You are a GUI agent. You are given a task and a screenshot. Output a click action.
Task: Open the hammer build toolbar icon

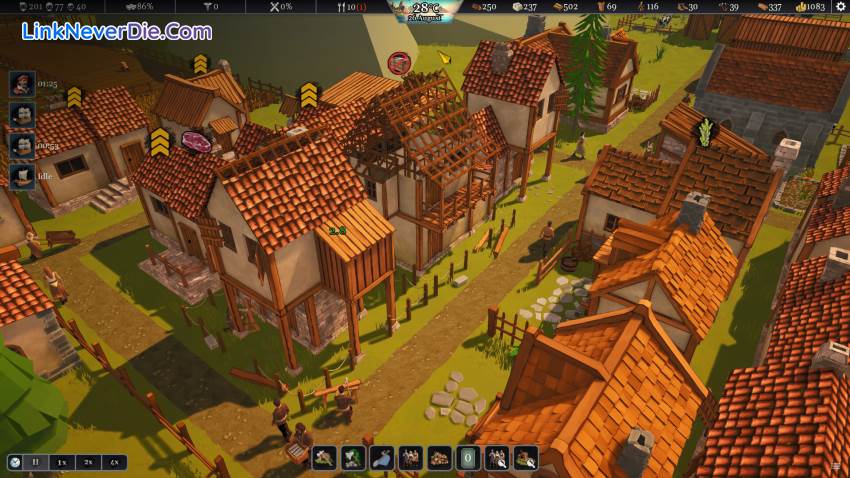pyautogui.click(x=324, y=459)
